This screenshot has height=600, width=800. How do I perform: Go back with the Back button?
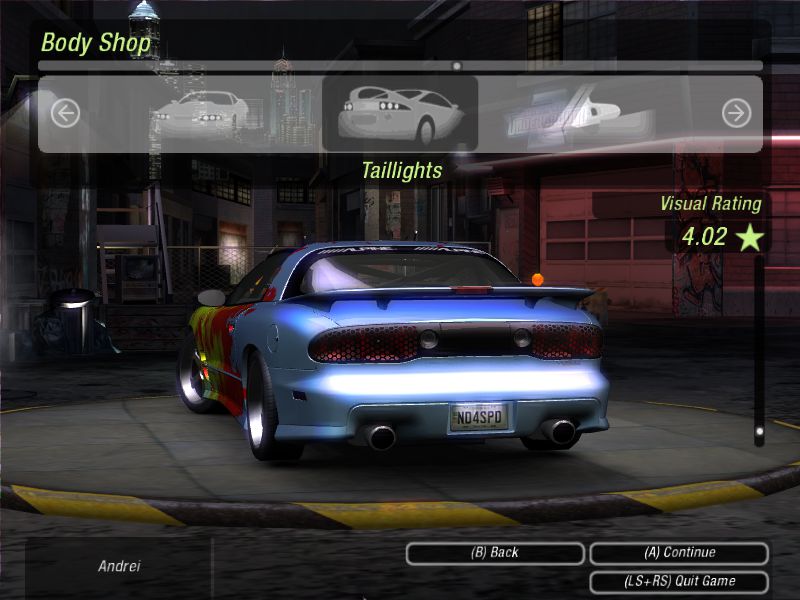click(x=495, y=553)
